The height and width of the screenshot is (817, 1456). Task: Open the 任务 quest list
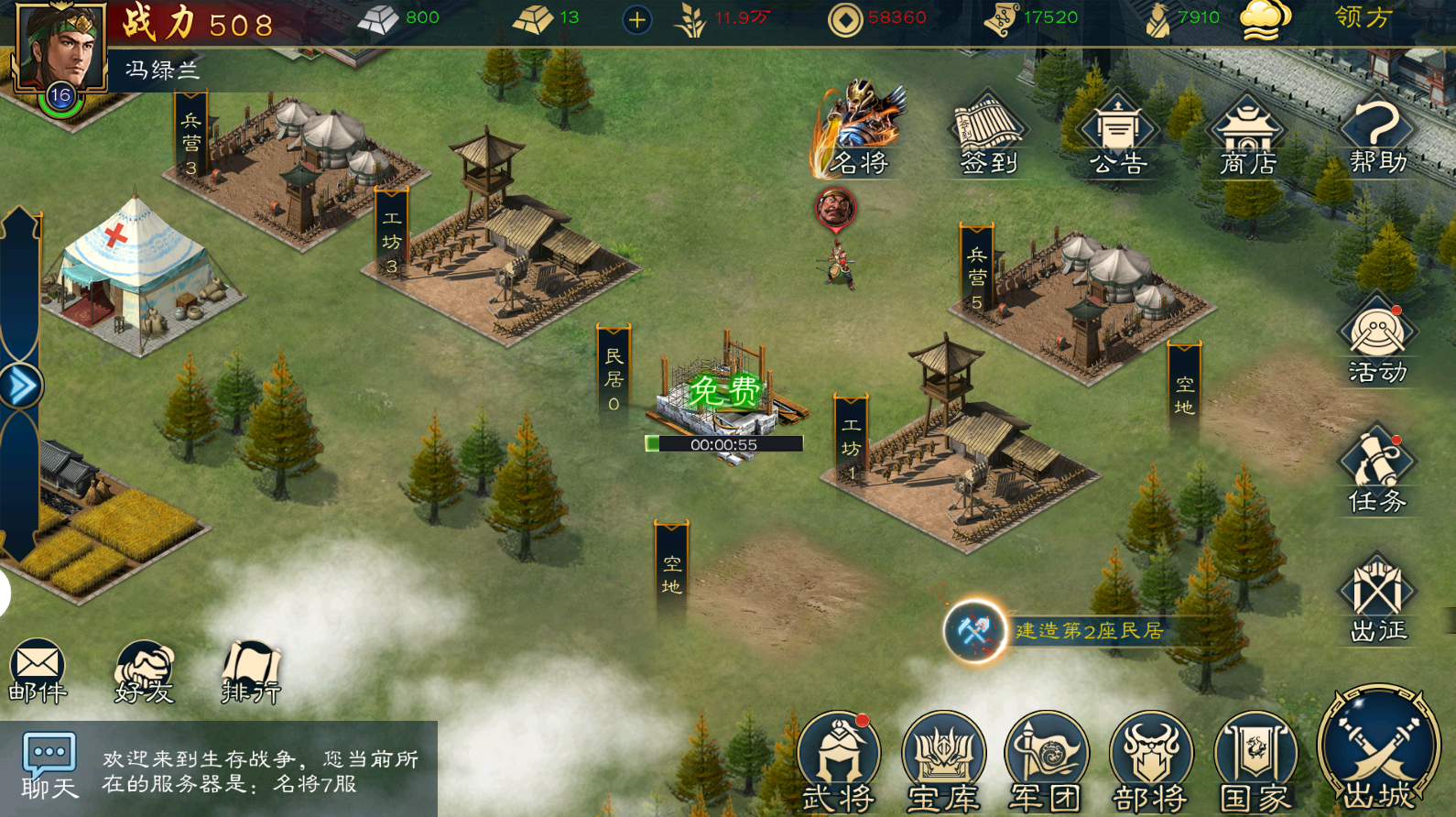pyautogui.click(x=1376, y=470)
